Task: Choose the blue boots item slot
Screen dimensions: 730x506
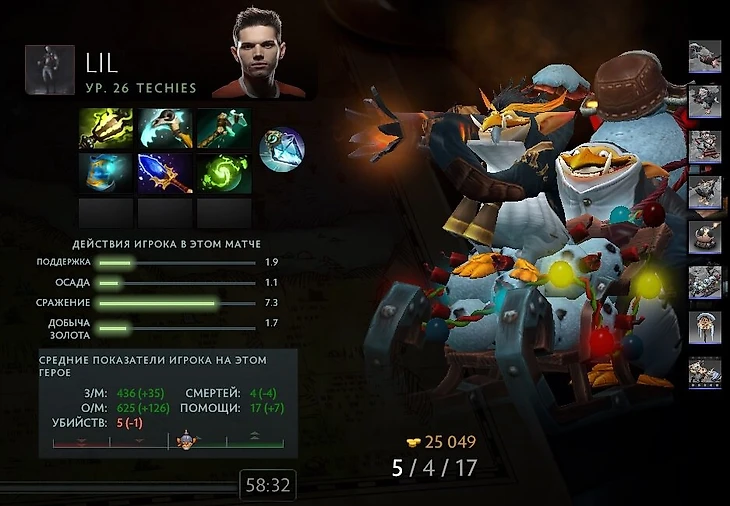Action: pos(105,172)
